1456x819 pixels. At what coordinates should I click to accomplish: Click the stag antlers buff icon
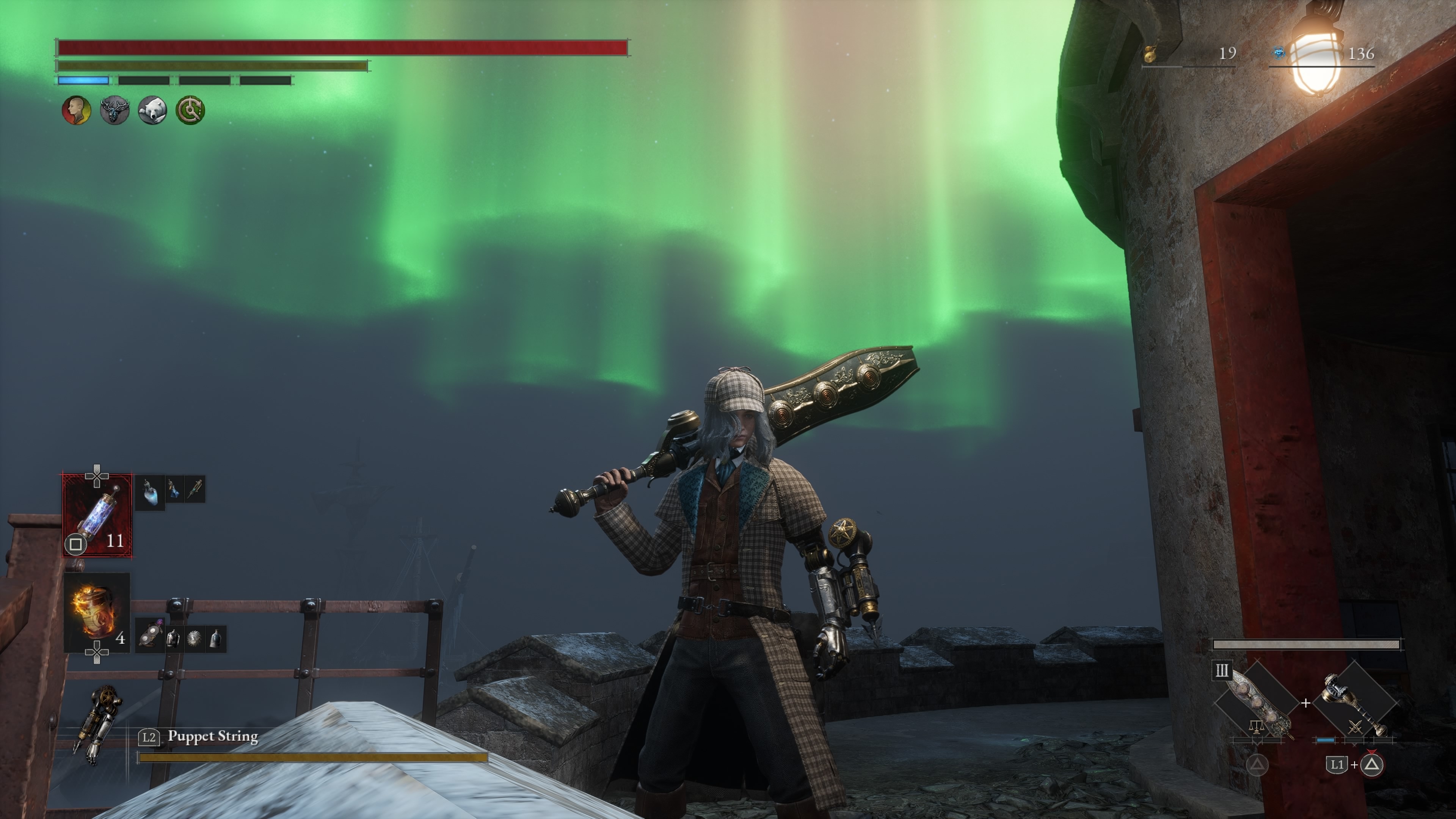coord(114,110)
